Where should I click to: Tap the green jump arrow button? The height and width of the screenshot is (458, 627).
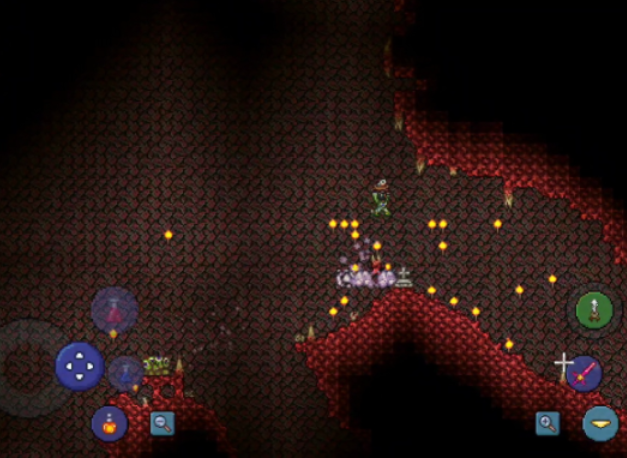coord(594,310)
